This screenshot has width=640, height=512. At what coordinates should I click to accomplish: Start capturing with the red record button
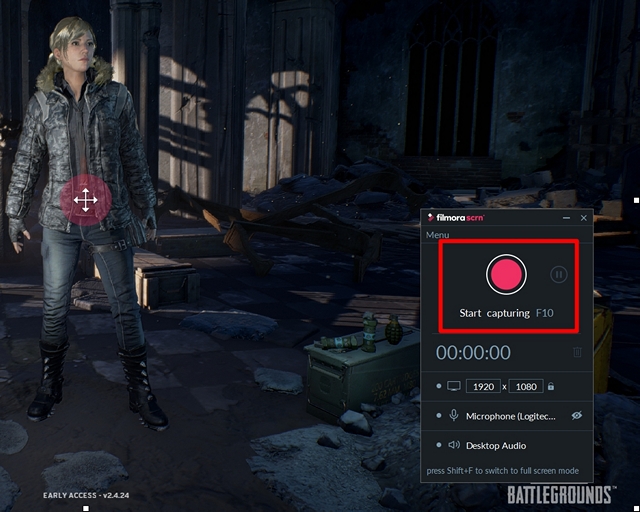pyautogui.click(x=506, y=274)
